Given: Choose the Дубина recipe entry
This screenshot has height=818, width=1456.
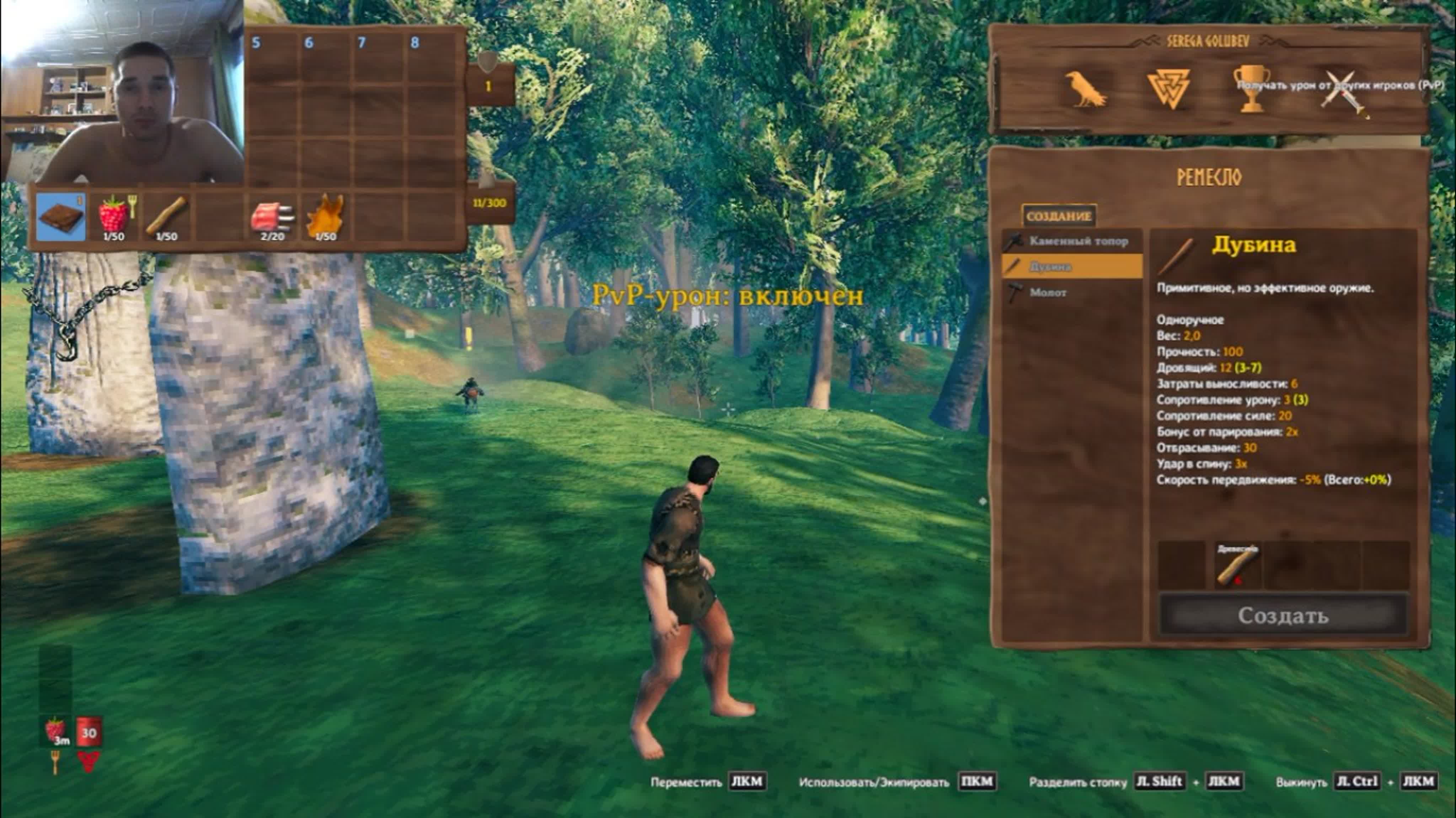Looking at the screenshot, I should point(1072,266).
